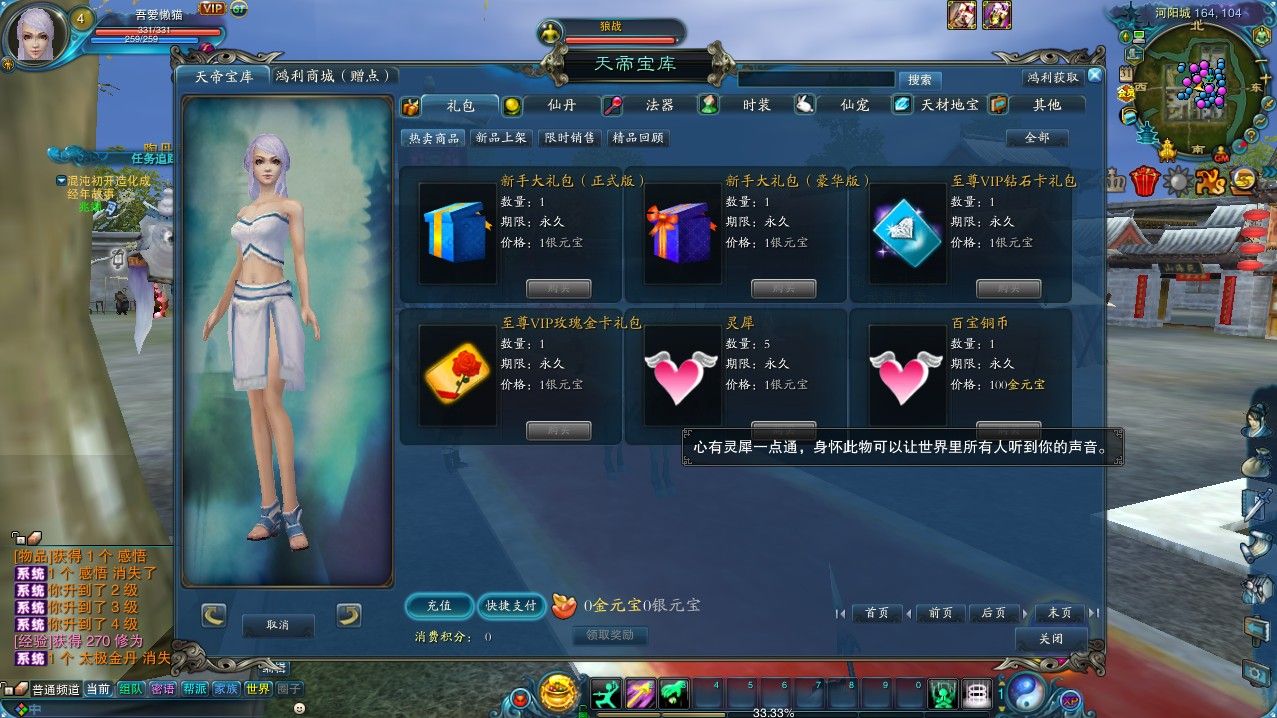Choose 快捷支付 quick payment
This screenshot has width=1277, height=718.
pos(511,606)
